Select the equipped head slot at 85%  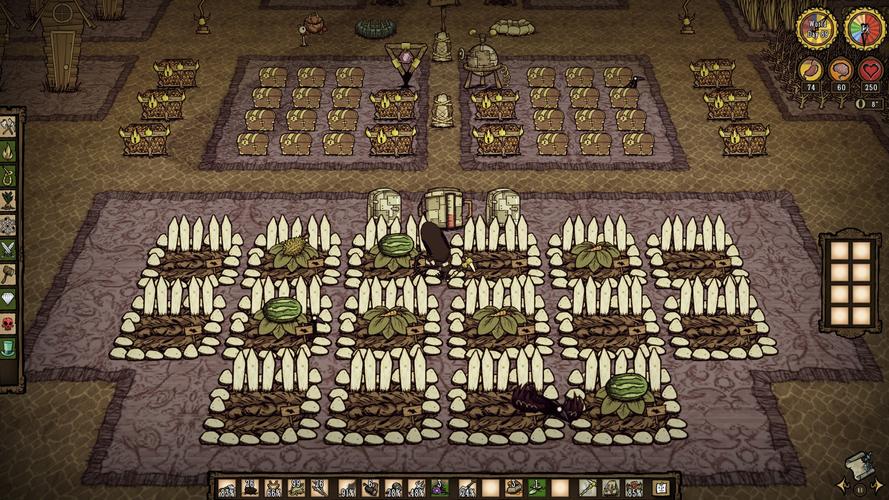634,487
